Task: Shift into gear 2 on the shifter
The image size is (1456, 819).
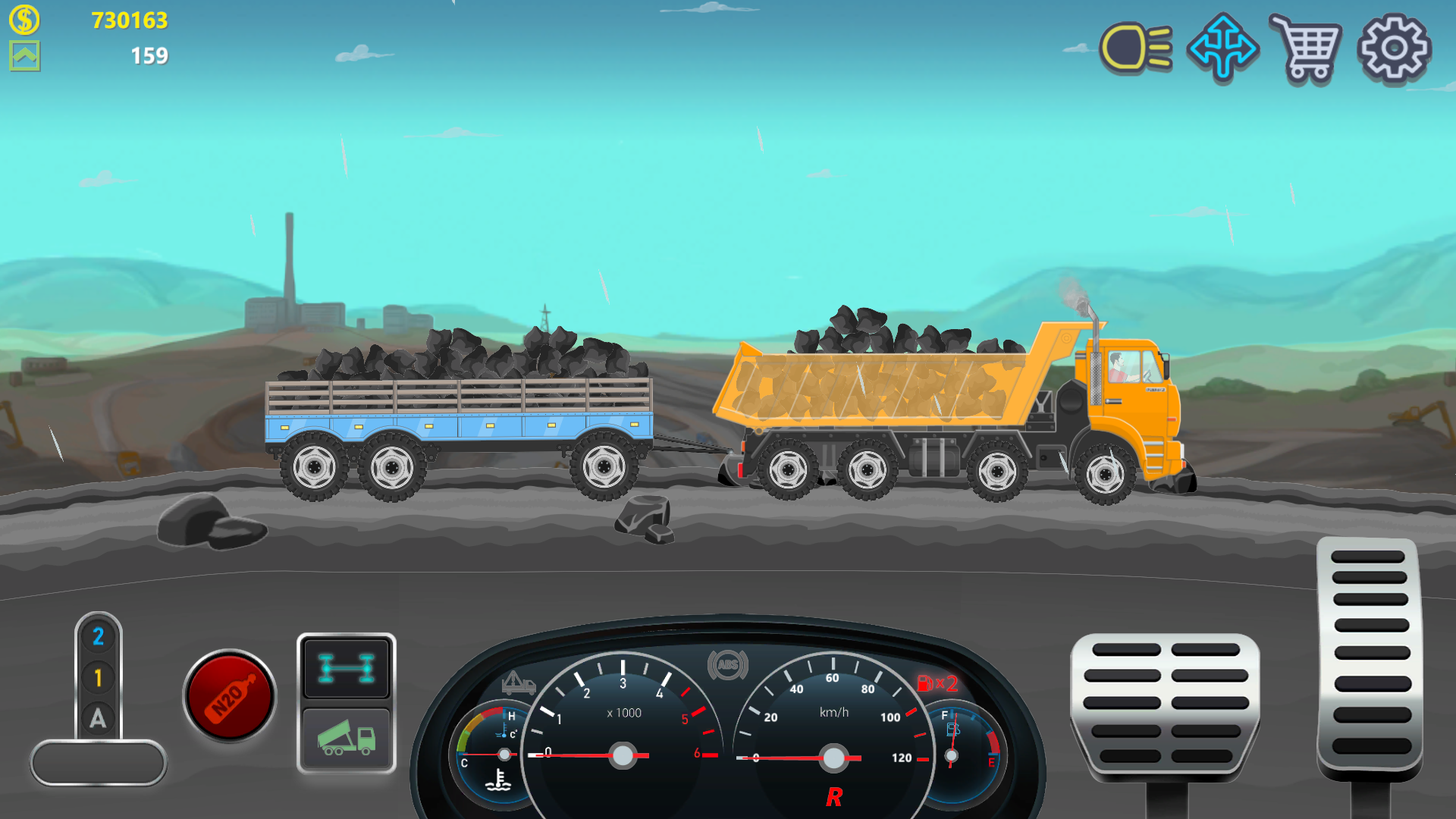Action: click(97, 638)
